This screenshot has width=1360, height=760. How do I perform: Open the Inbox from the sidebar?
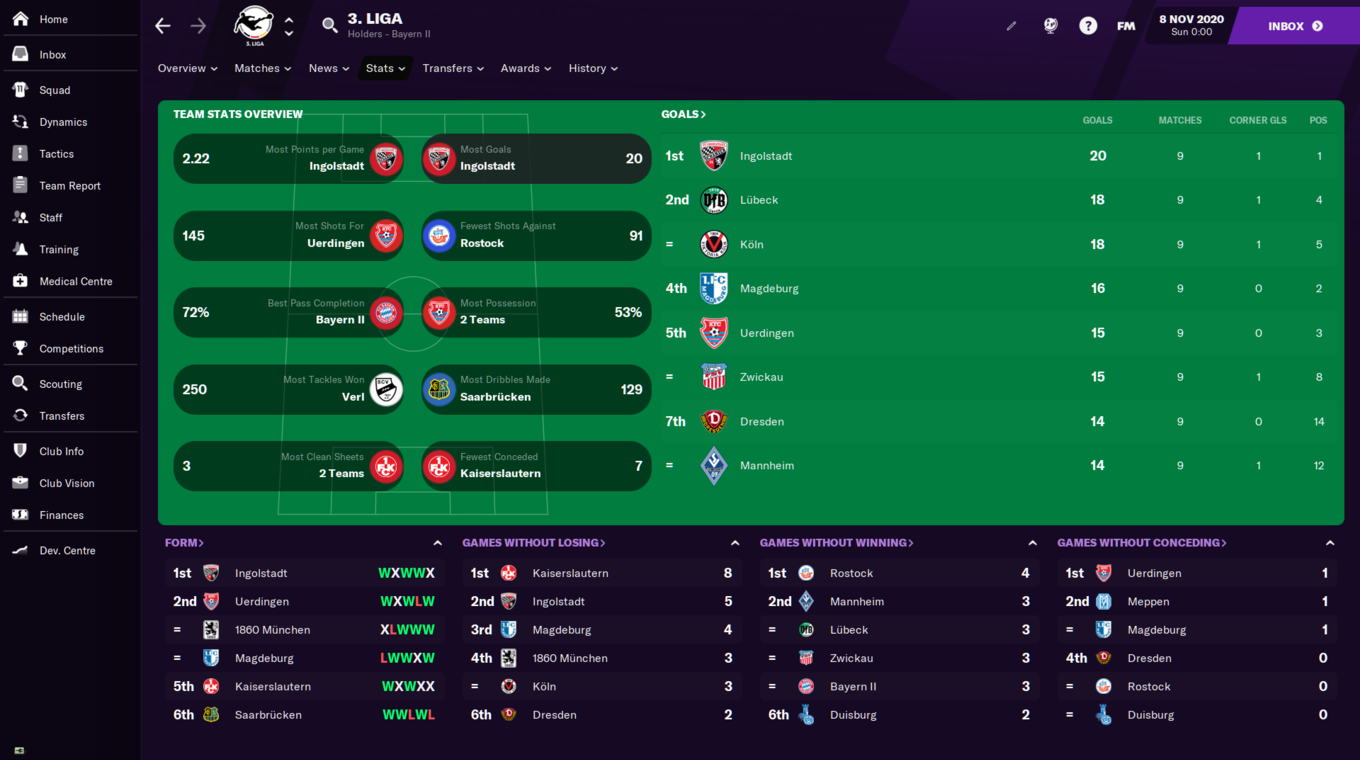point(52,55)
